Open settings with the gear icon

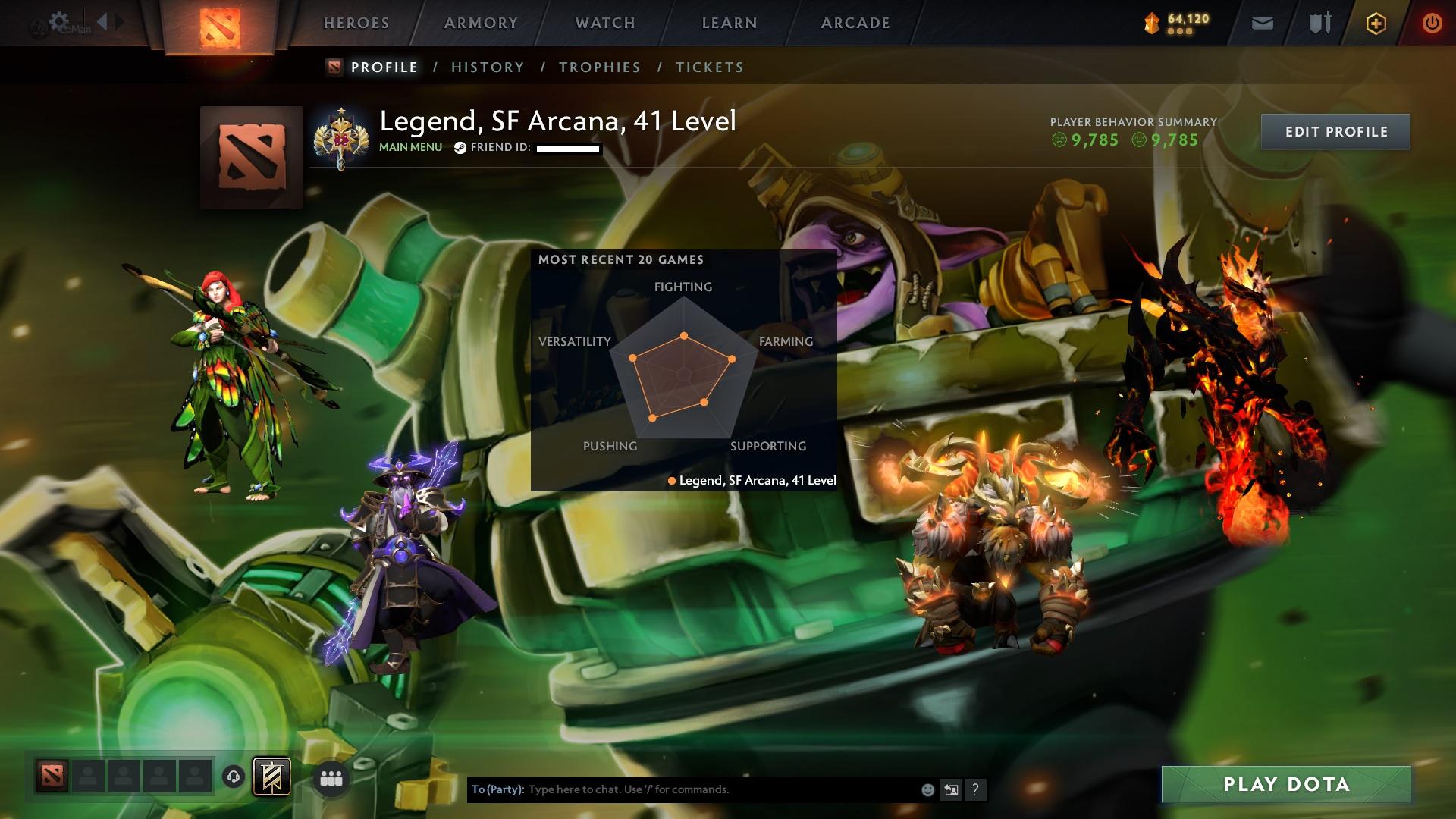(58, 20)
